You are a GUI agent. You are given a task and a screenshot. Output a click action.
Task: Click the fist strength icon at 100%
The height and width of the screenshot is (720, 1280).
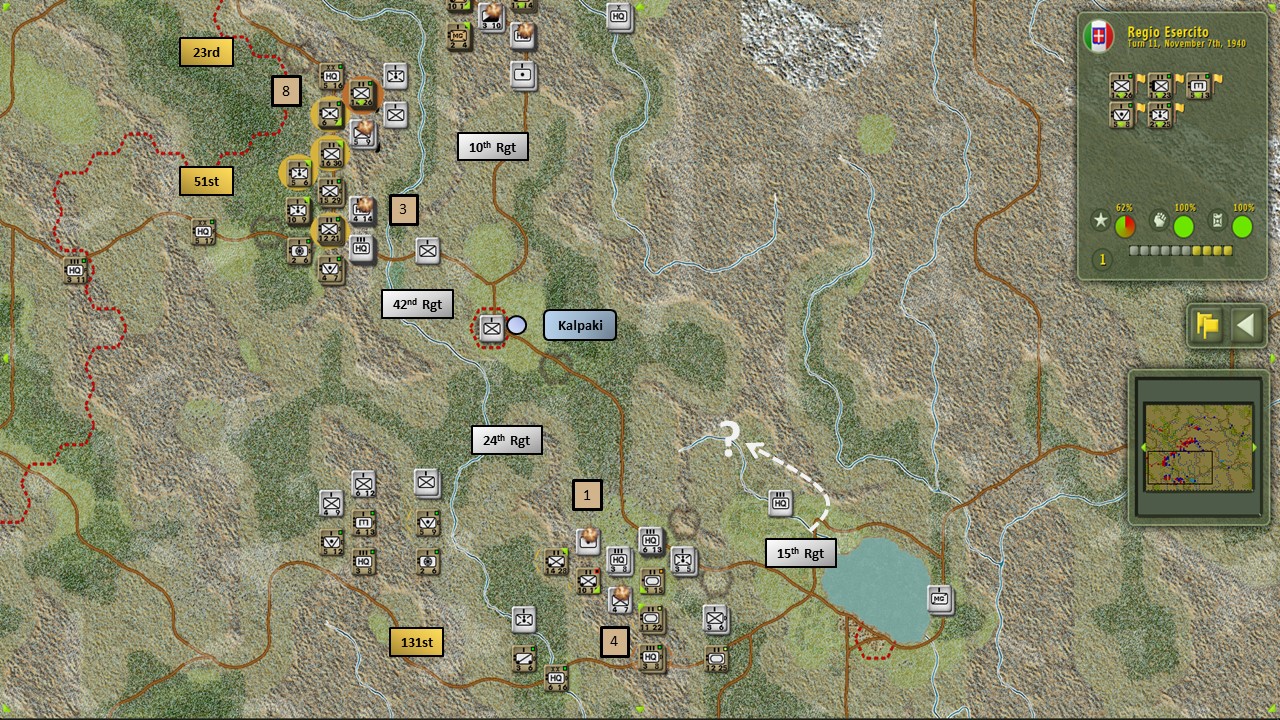(x=1160, y=220)
